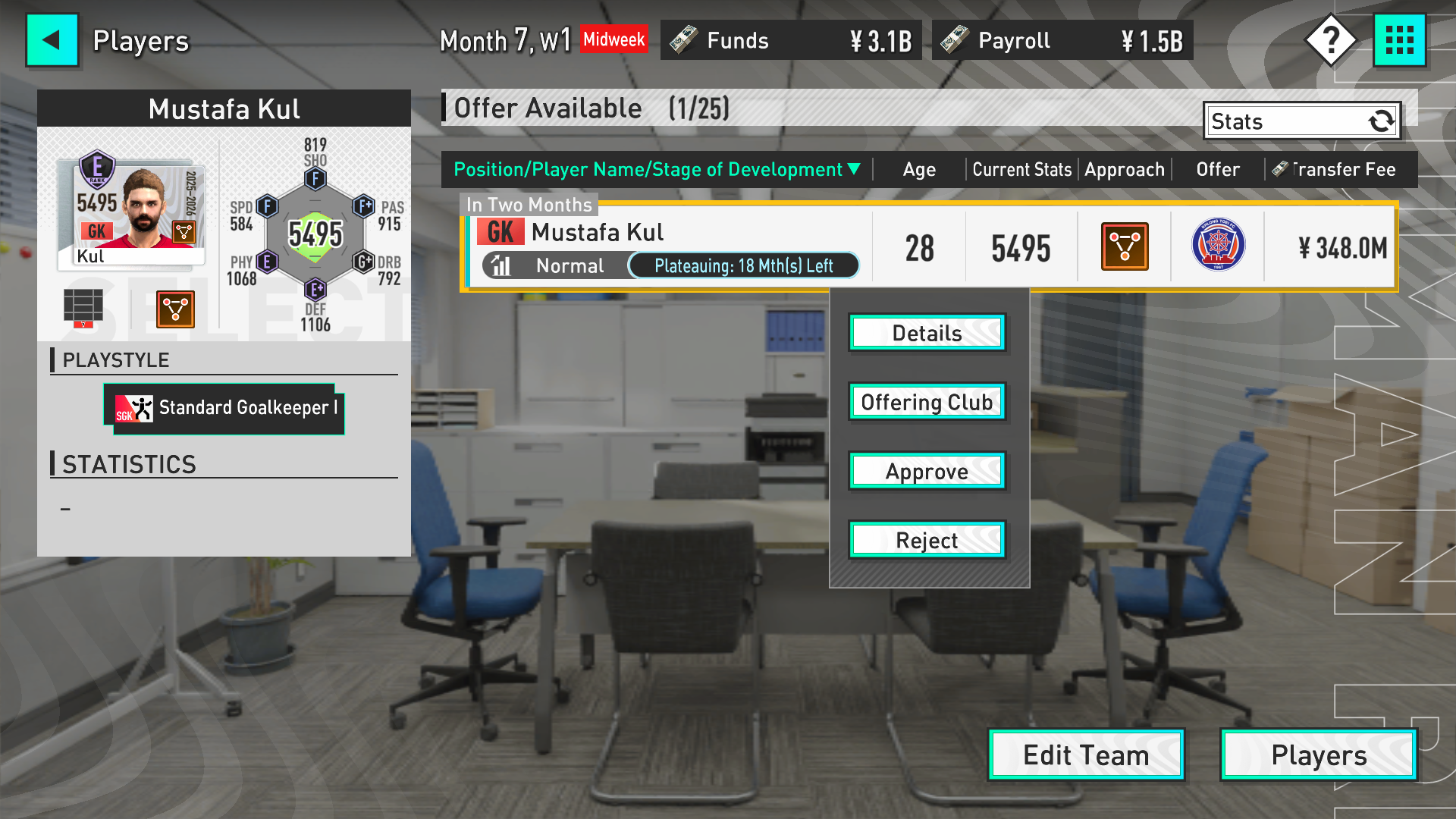Screen dimensions: 1456x819
Task: Open the grid menu button
Action: pyautogui.click(x=1399, y=40)
